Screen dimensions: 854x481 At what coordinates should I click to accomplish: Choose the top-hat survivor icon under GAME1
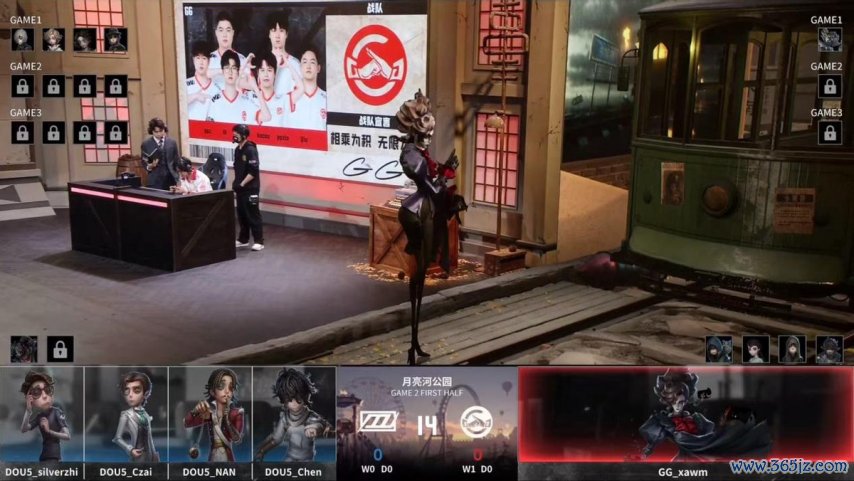point(116,39)
